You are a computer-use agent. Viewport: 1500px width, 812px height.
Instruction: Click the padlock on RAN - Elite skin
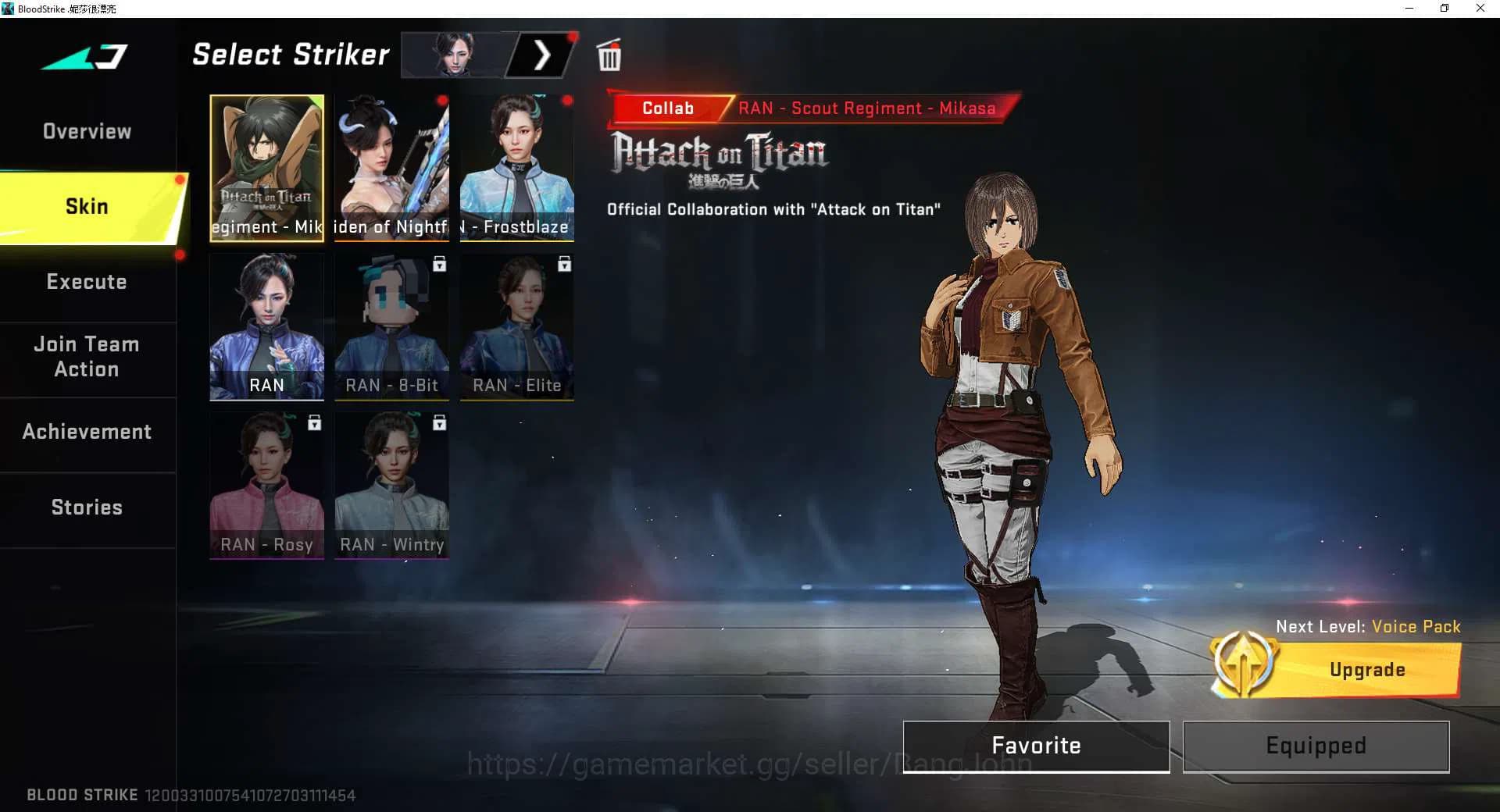564,265
